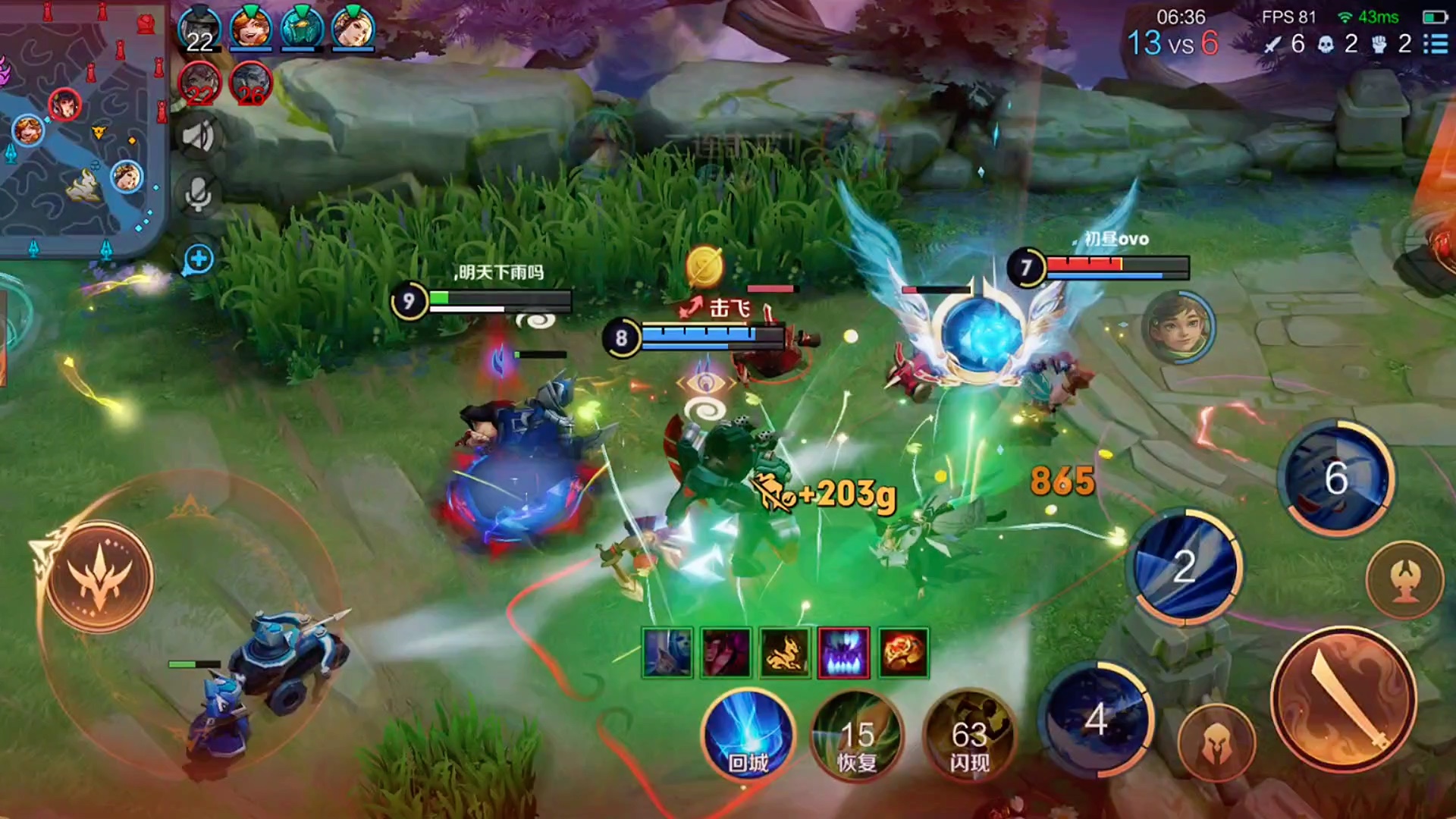The width and height of the screenshot is (1456, 819).
Task: Trigger the ultimate skill showing cooldown 6
Action: pos(1336,478)
